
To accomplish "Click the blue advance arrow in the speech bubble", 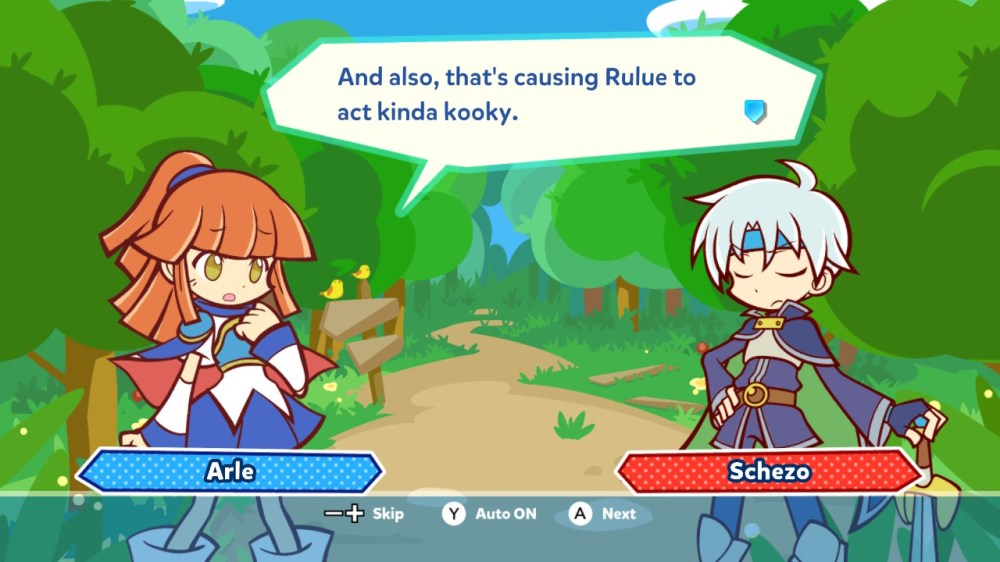I will pos(755,111).
